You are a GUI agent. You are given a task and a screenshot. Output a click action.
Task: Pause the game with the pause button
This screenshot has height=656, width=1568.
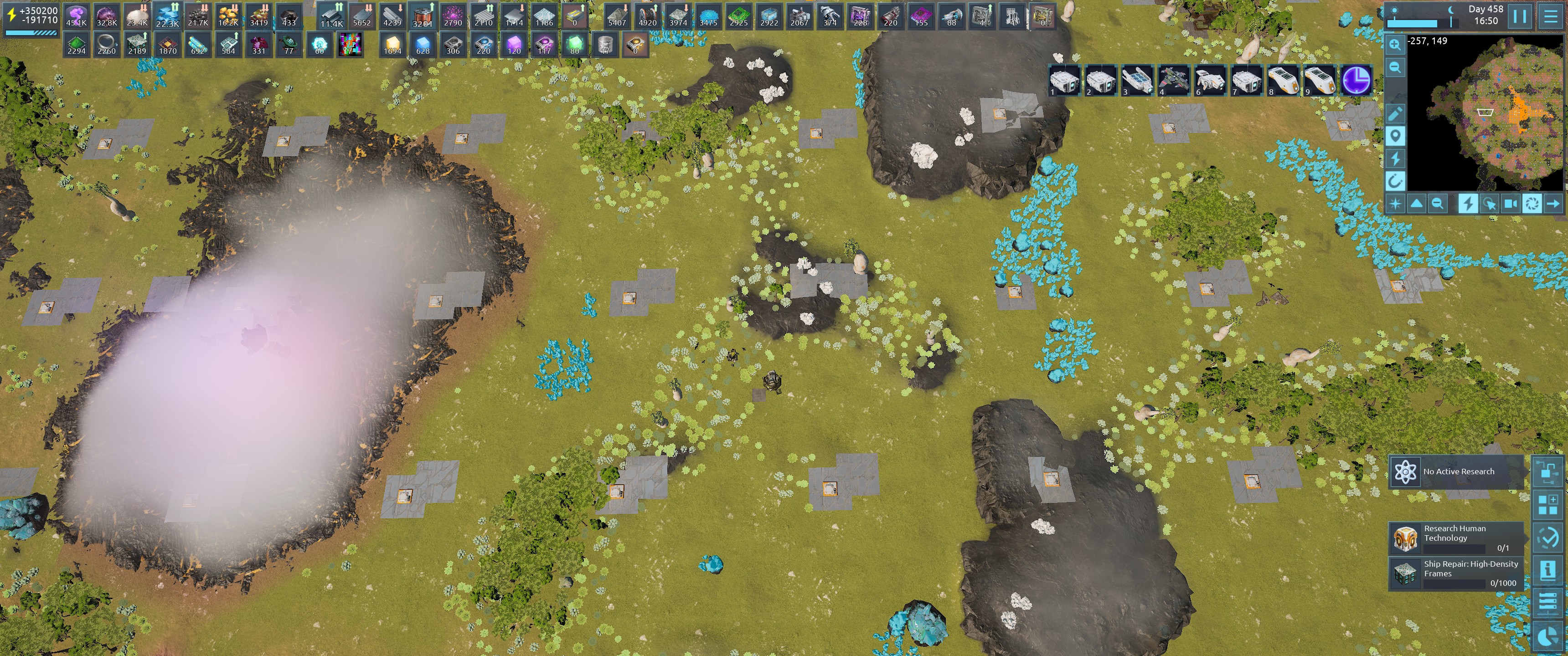coord(1519,16)
